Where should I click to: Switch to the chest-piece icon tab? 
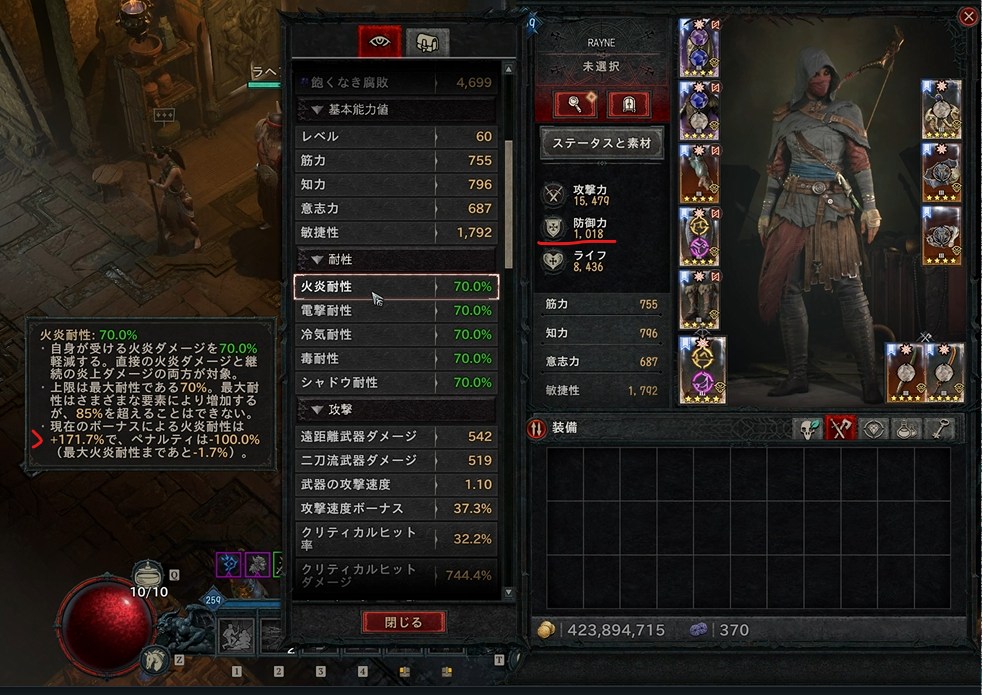point(427,42)
